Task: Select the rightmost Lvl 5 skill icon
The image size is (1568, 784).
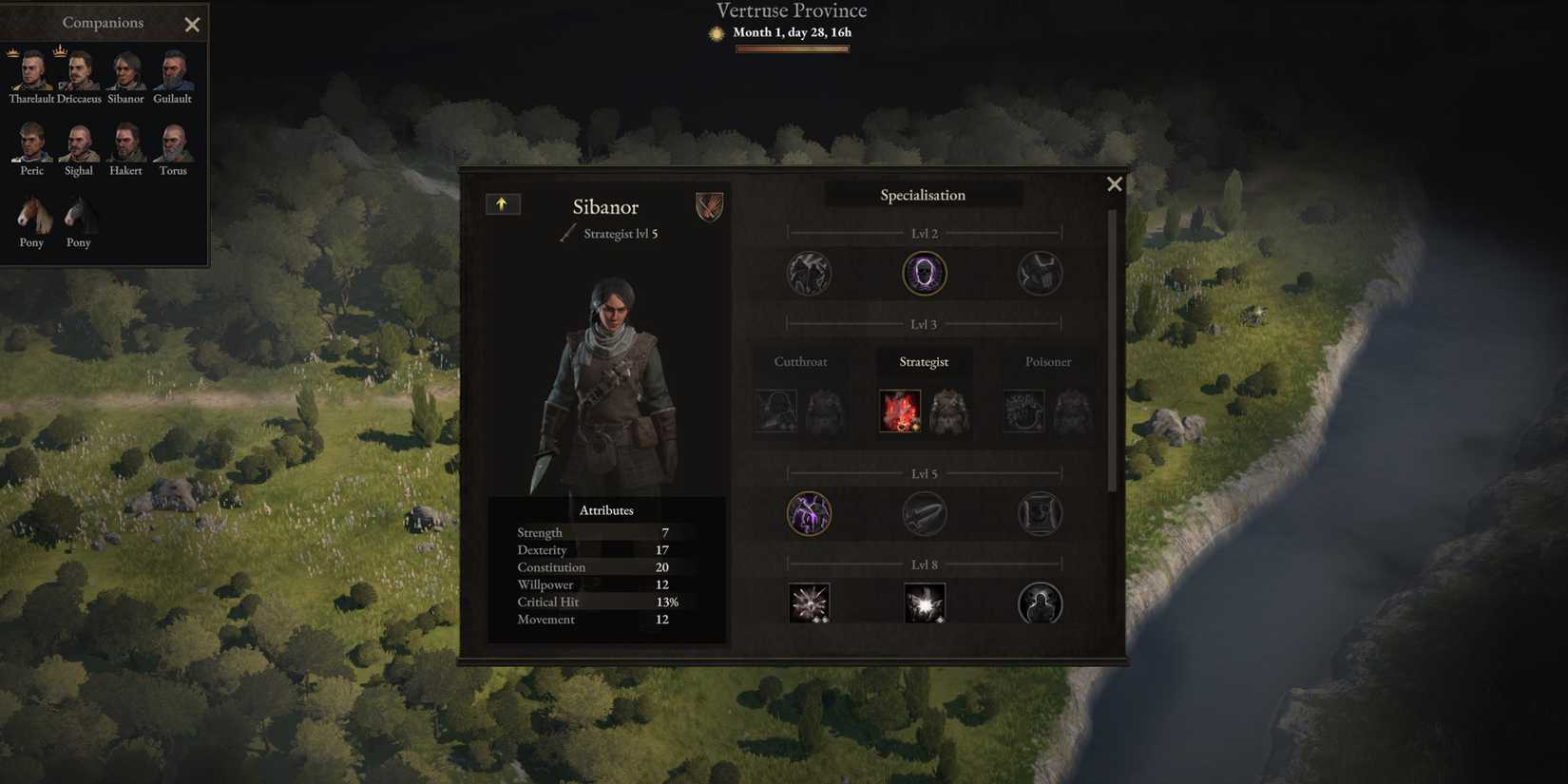Action: point(1040,513)
